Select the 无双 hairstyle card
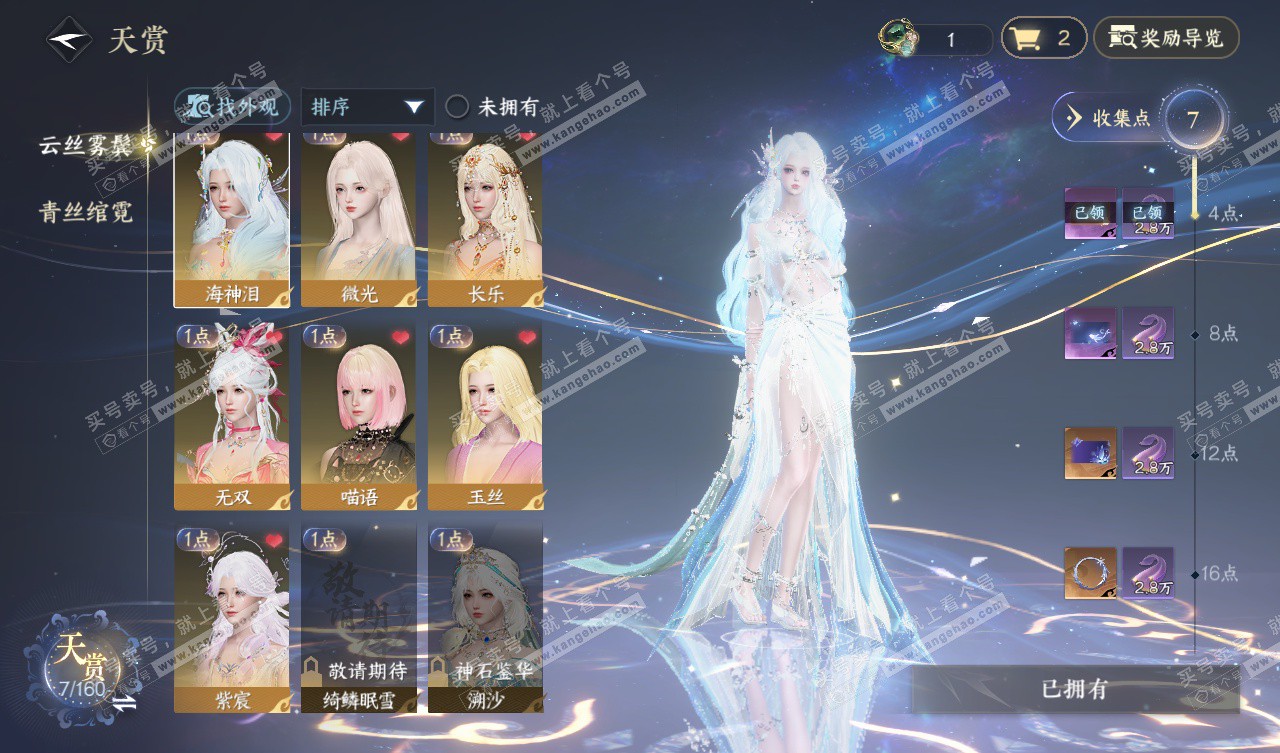The height and width of the screenshot is (753, 1280). (232, 416)
